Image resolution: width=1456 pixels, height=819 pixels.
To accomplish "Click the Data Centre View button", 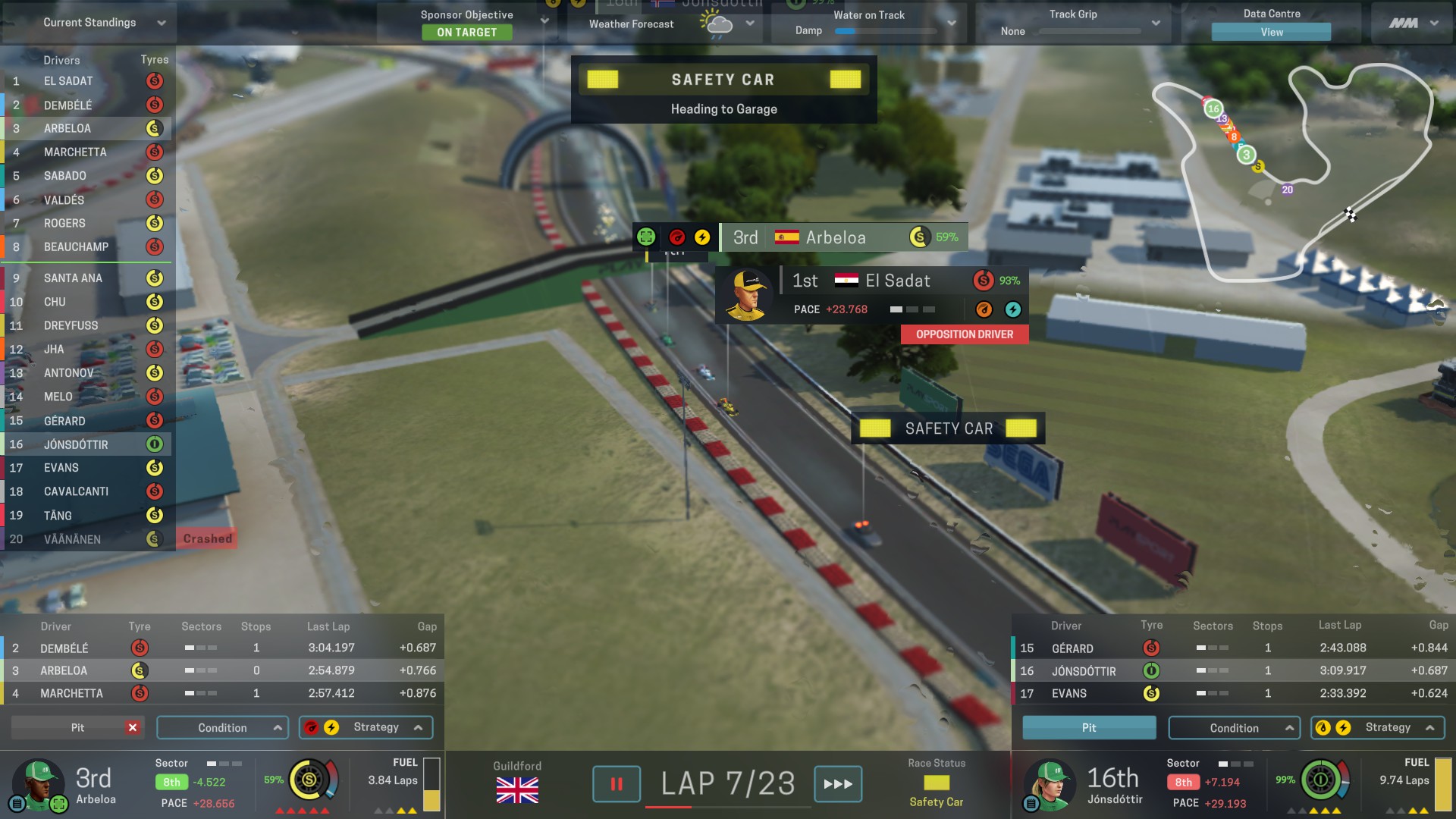I will click(1271, 32).
